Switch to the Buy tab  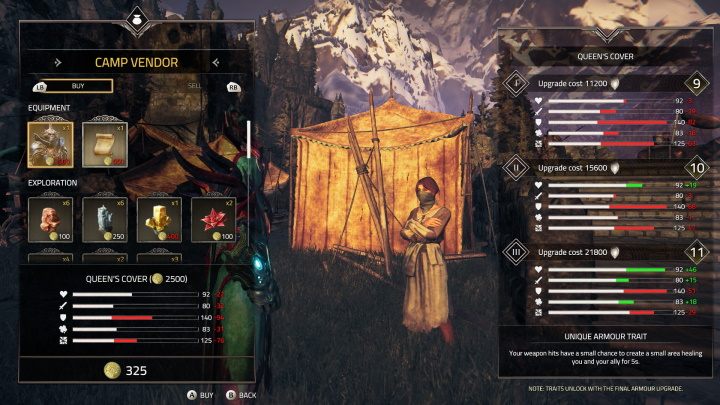click(71, 86)
